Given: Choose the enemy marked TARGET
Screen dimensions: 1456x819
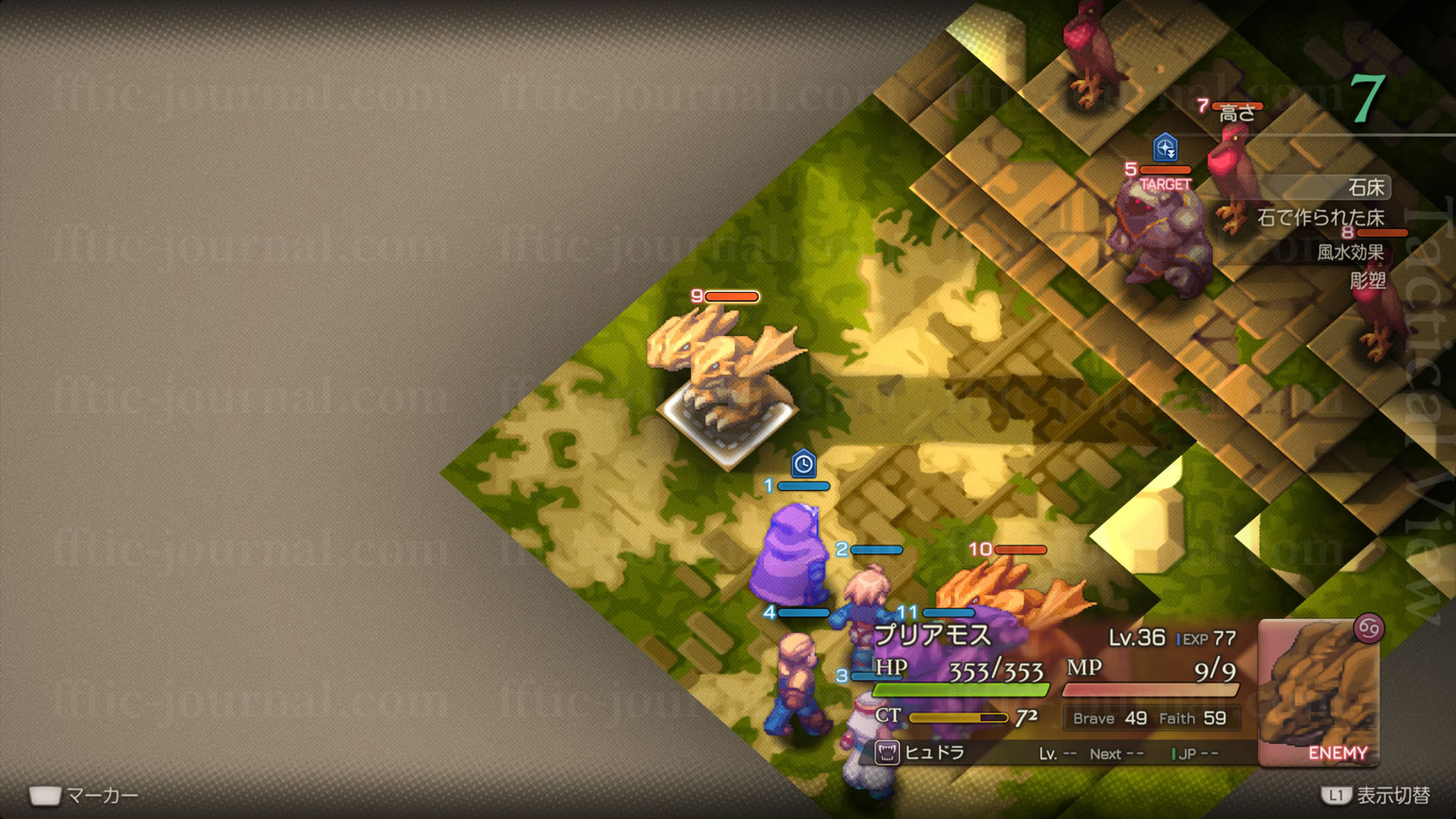Looking at the screenshot, I should (1162, 237).
